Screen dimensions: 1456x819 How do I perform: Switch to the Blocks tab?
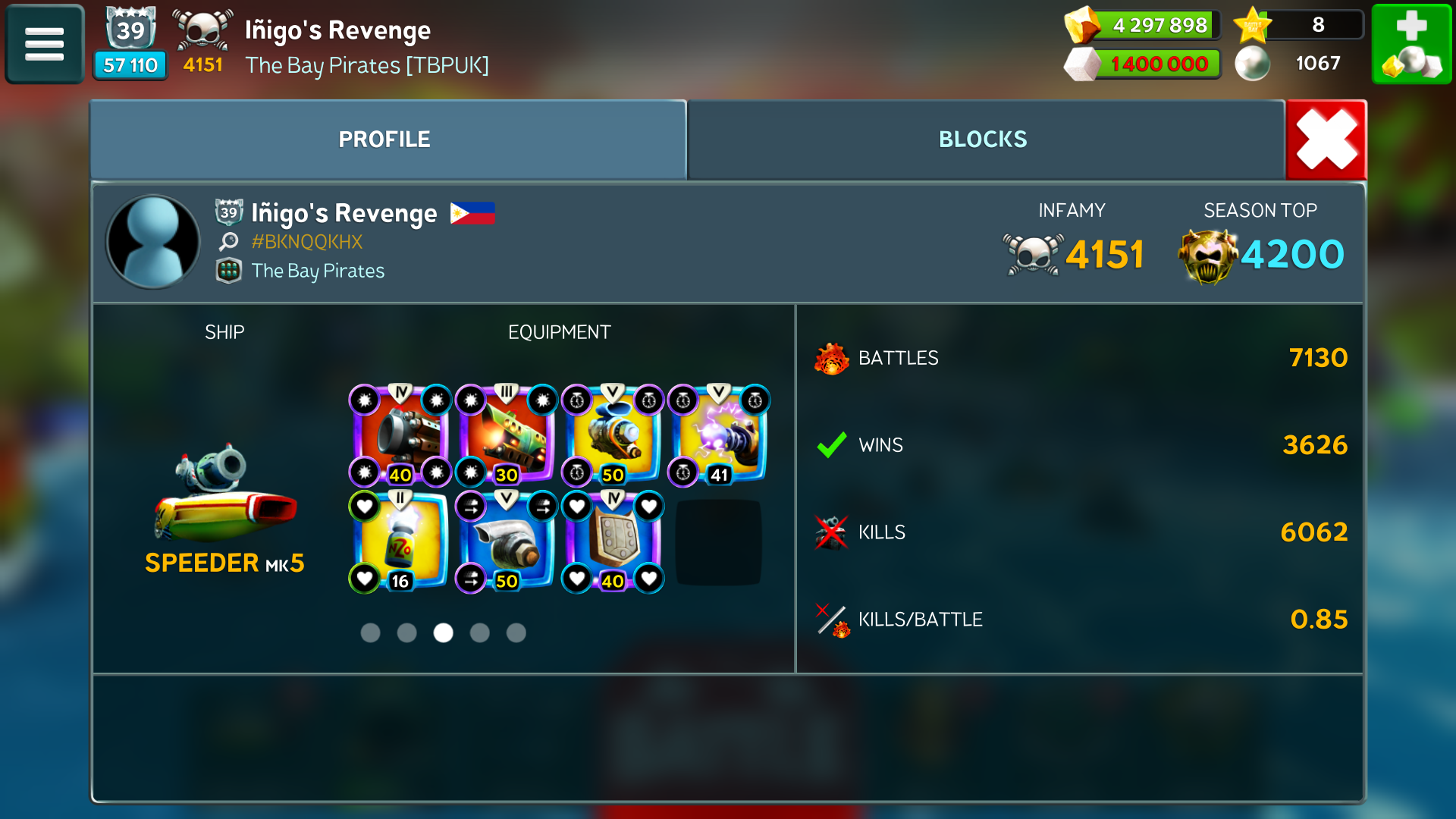[x=983, y=140]
